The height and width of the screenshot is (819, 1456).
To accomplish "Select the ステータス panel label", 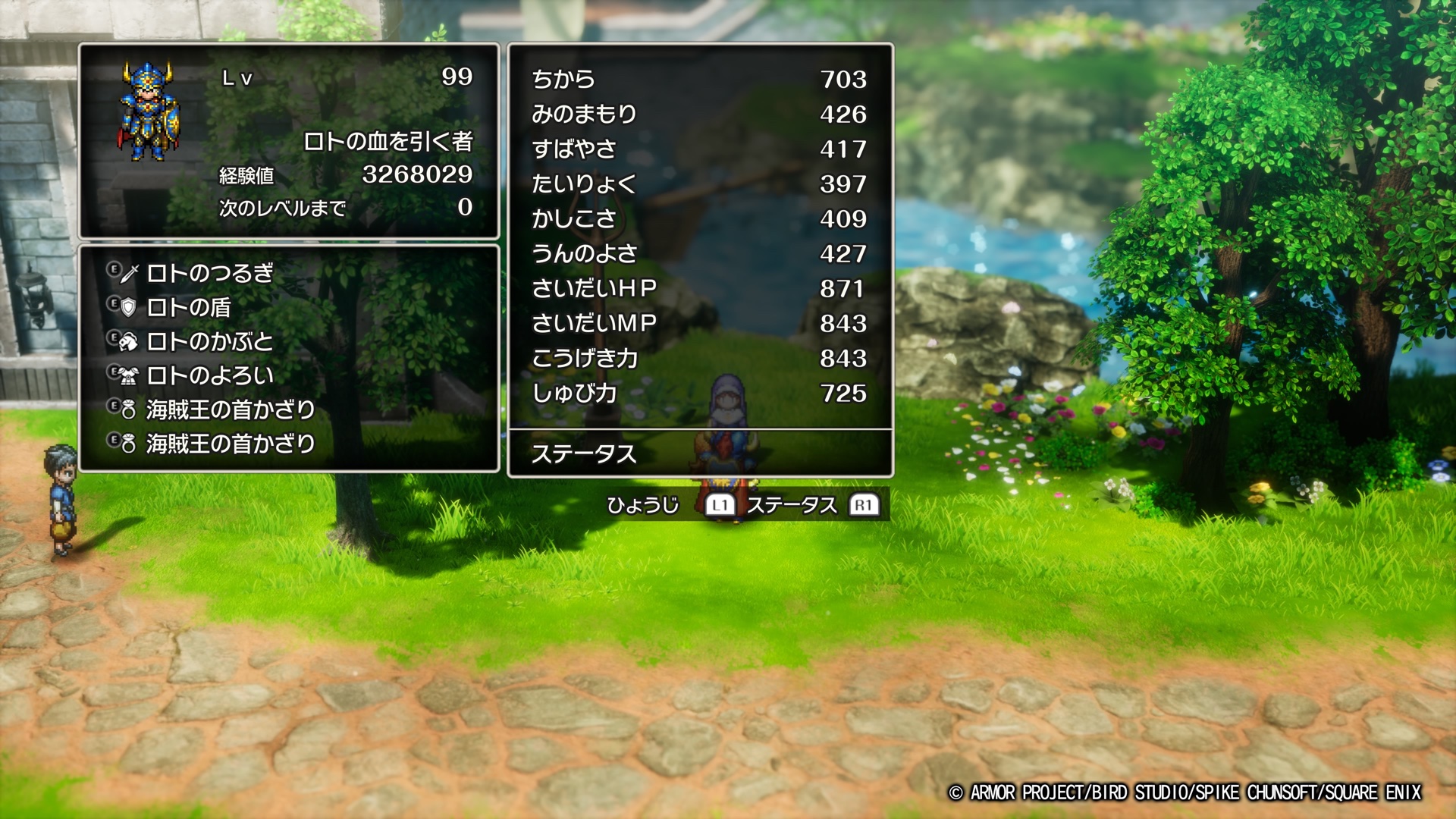I will tap(583, 453).
